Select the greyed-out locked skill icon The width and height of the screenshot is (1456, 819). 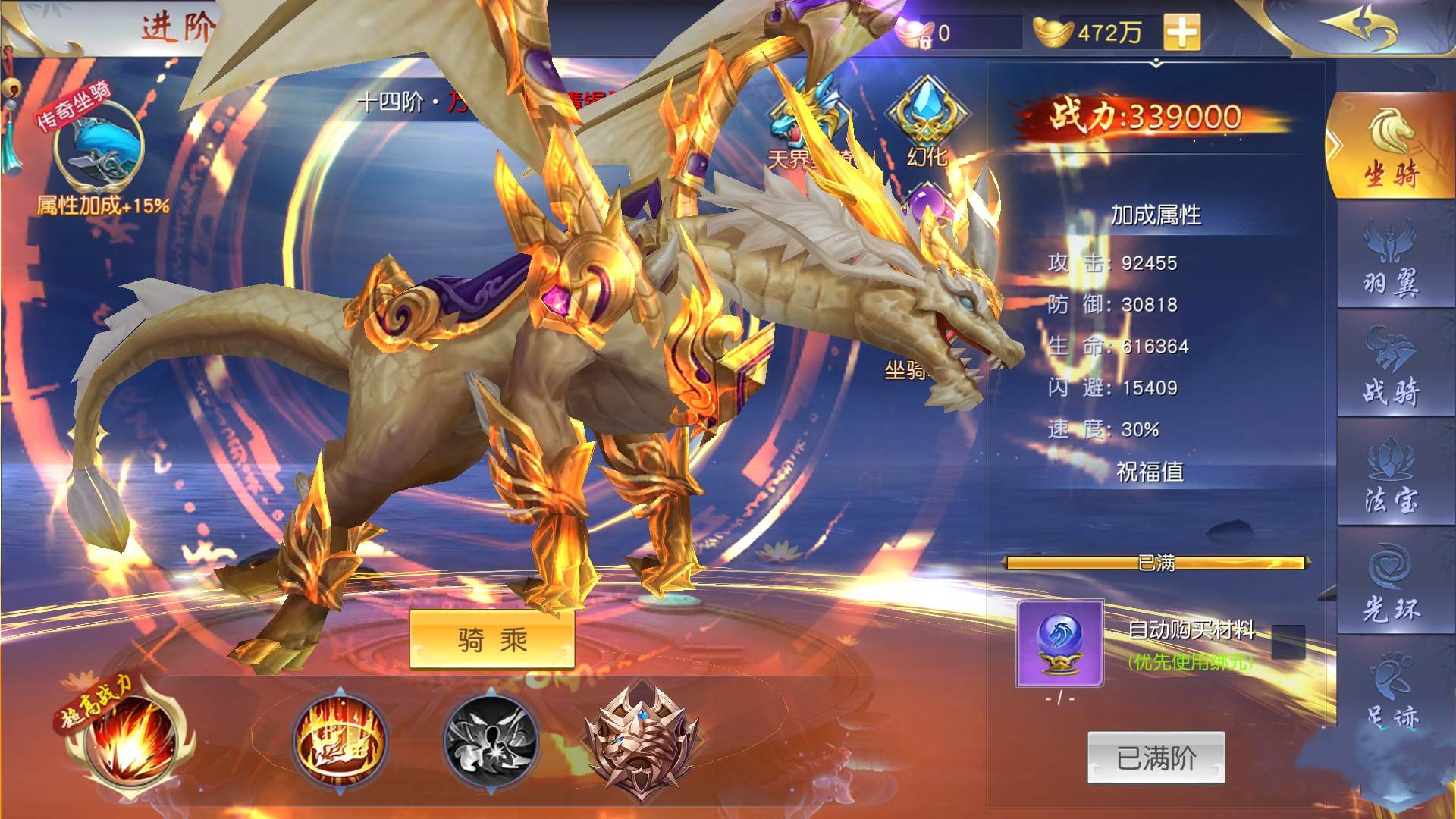(491, 738)
